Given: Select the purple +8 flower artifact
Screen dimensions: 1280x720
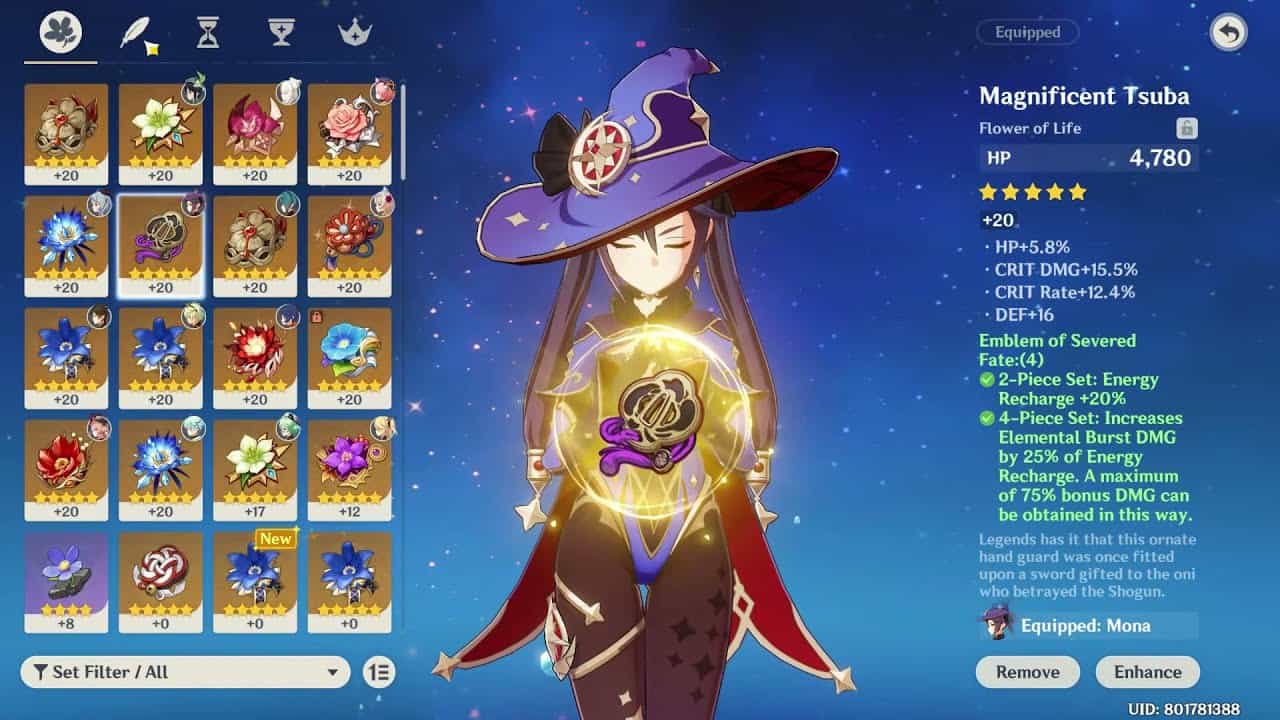Looking at the screenshot, I should pos(65,580).
